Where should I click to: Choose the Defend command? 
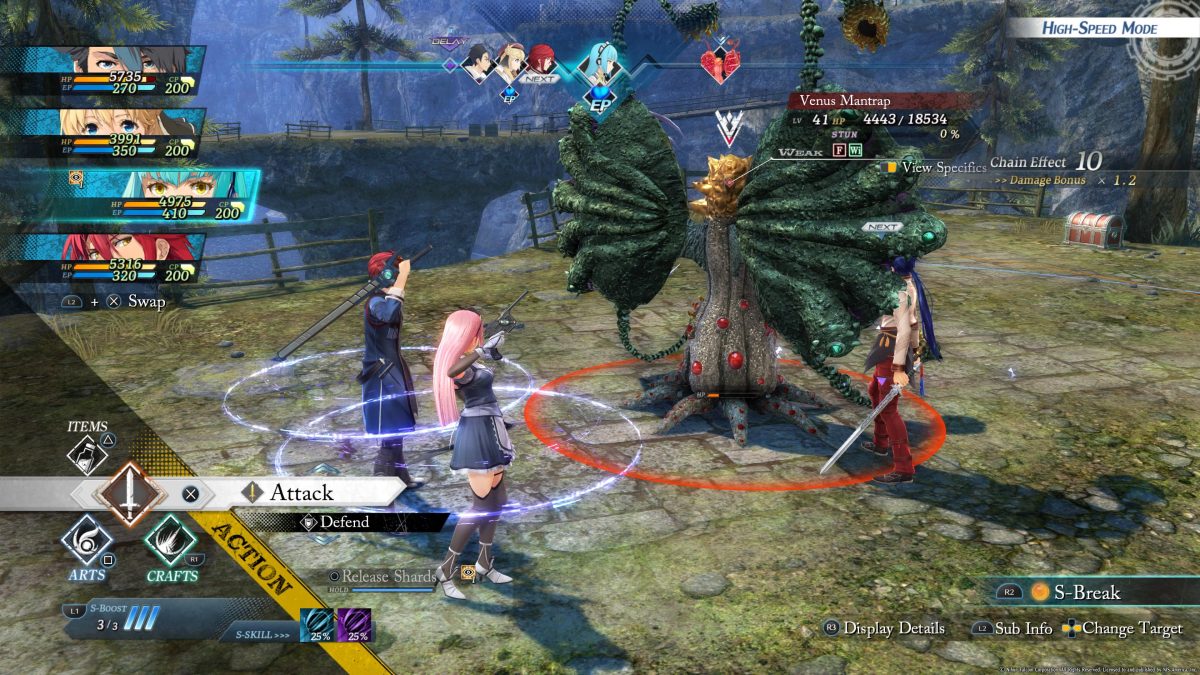tap(343, 522)
